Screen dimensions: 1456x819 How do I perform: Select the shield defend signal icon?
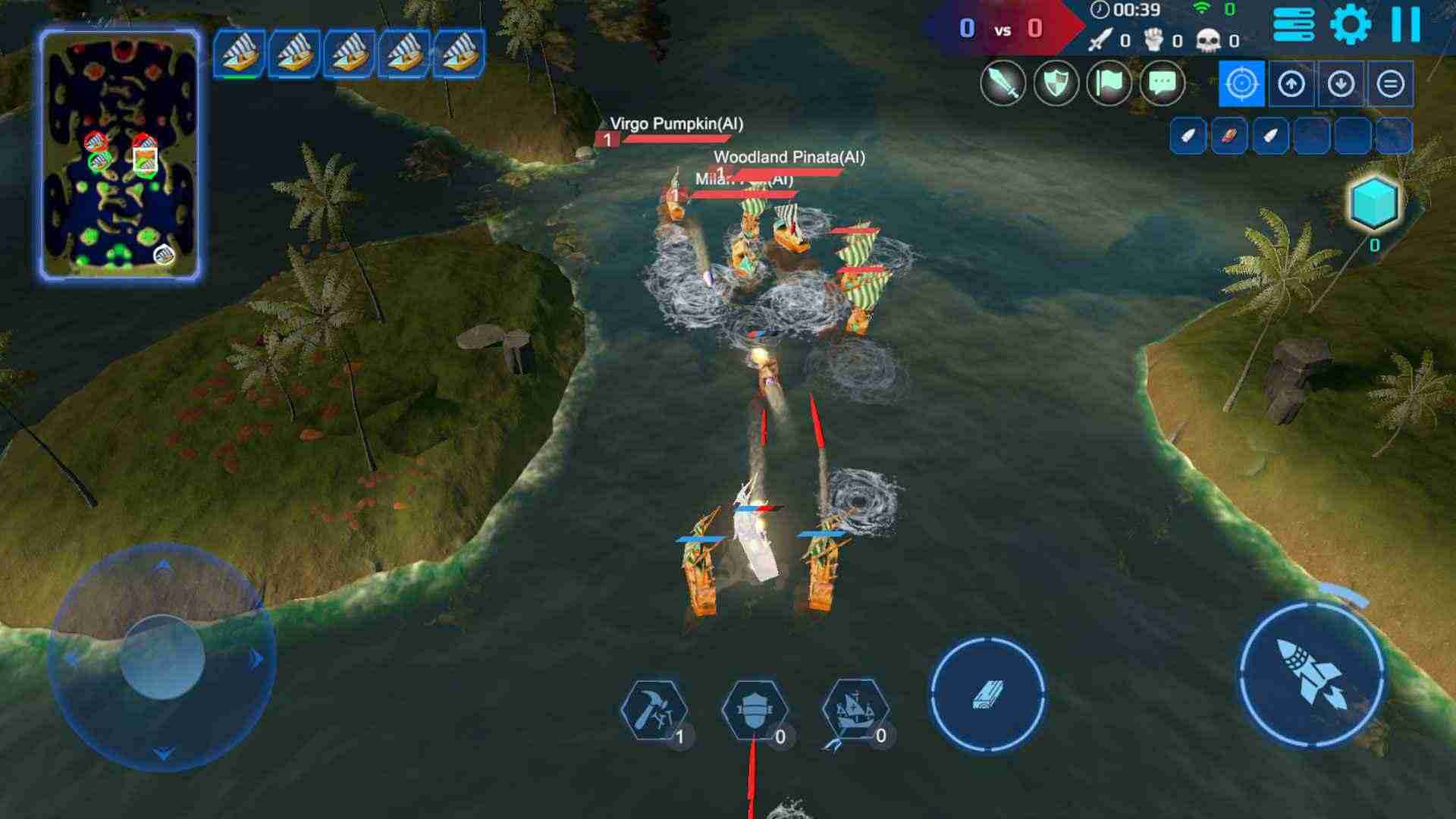pyautogui.click(x=1056, y=83)
